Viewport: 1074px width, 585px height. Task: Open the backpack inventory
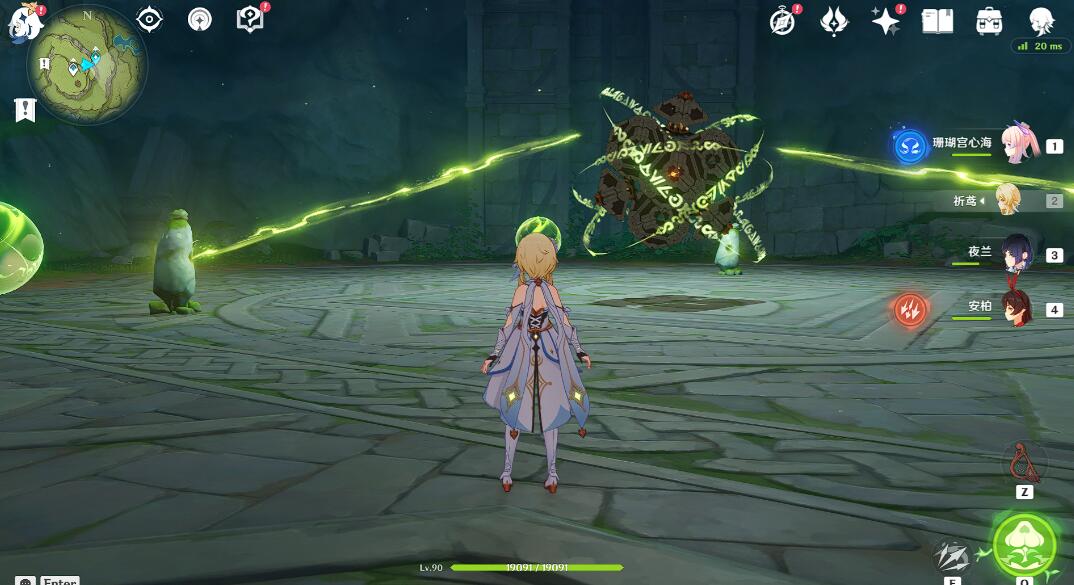click(x=989, y=21)
